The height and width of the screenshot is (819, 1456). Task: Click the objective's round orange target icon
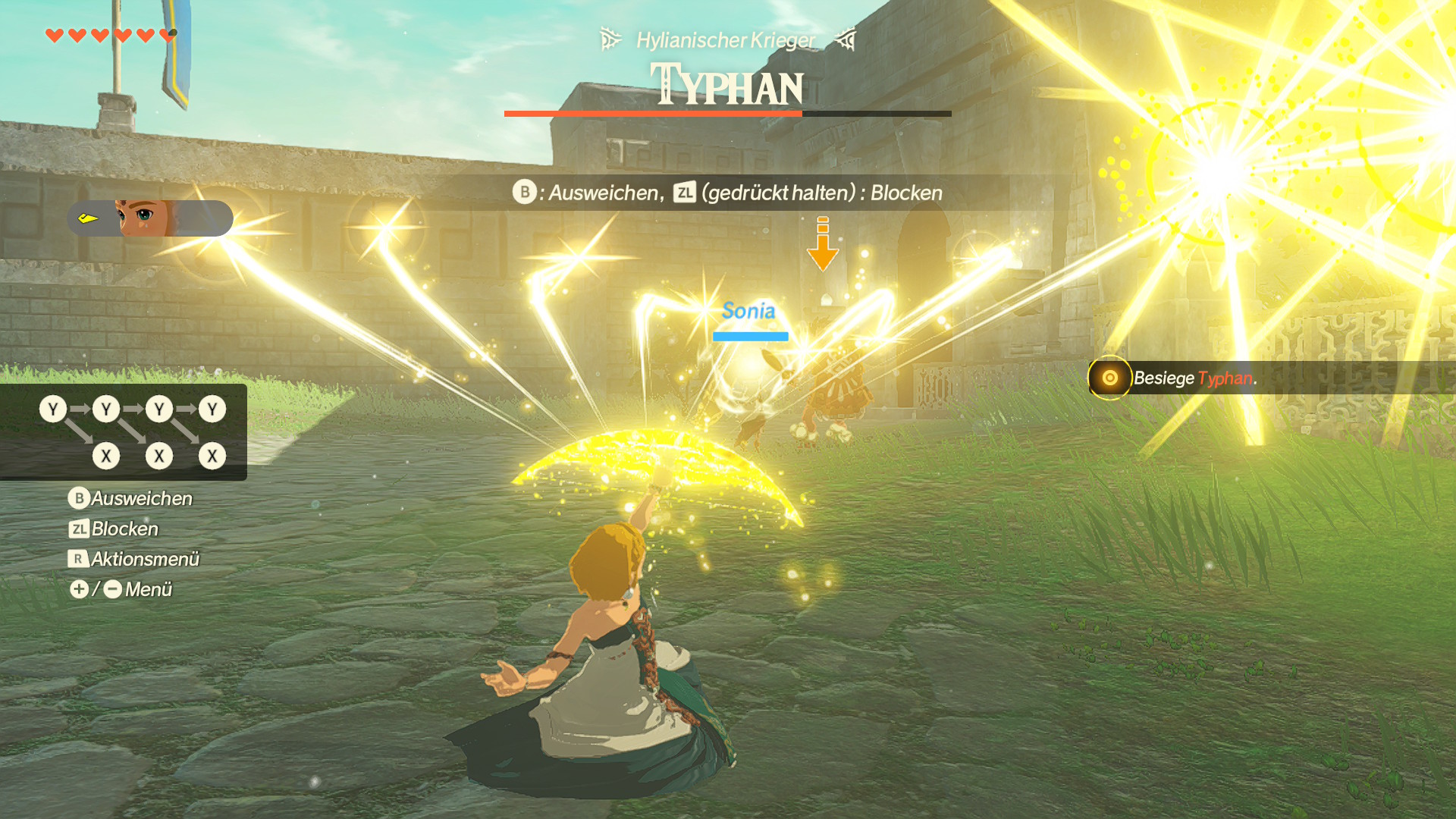click(x=1109, y=378)
